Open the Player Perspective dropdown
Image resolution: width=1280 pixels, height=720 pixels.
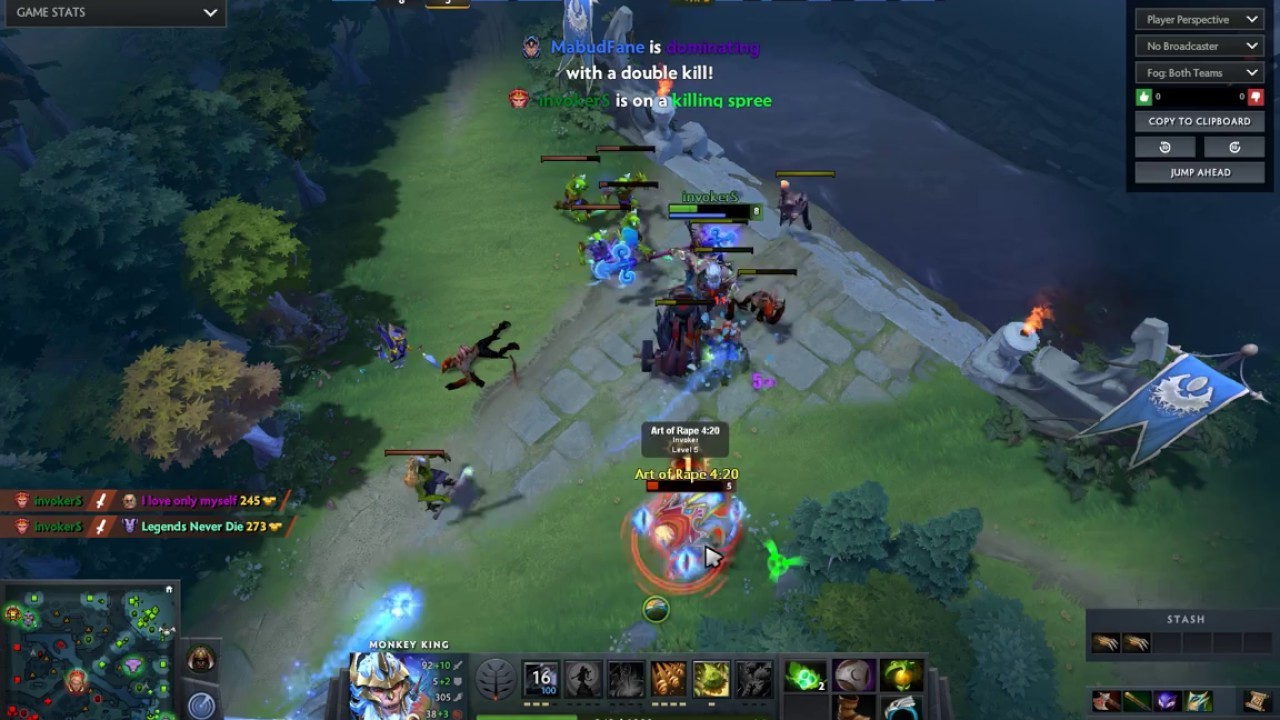point(1197,20)
